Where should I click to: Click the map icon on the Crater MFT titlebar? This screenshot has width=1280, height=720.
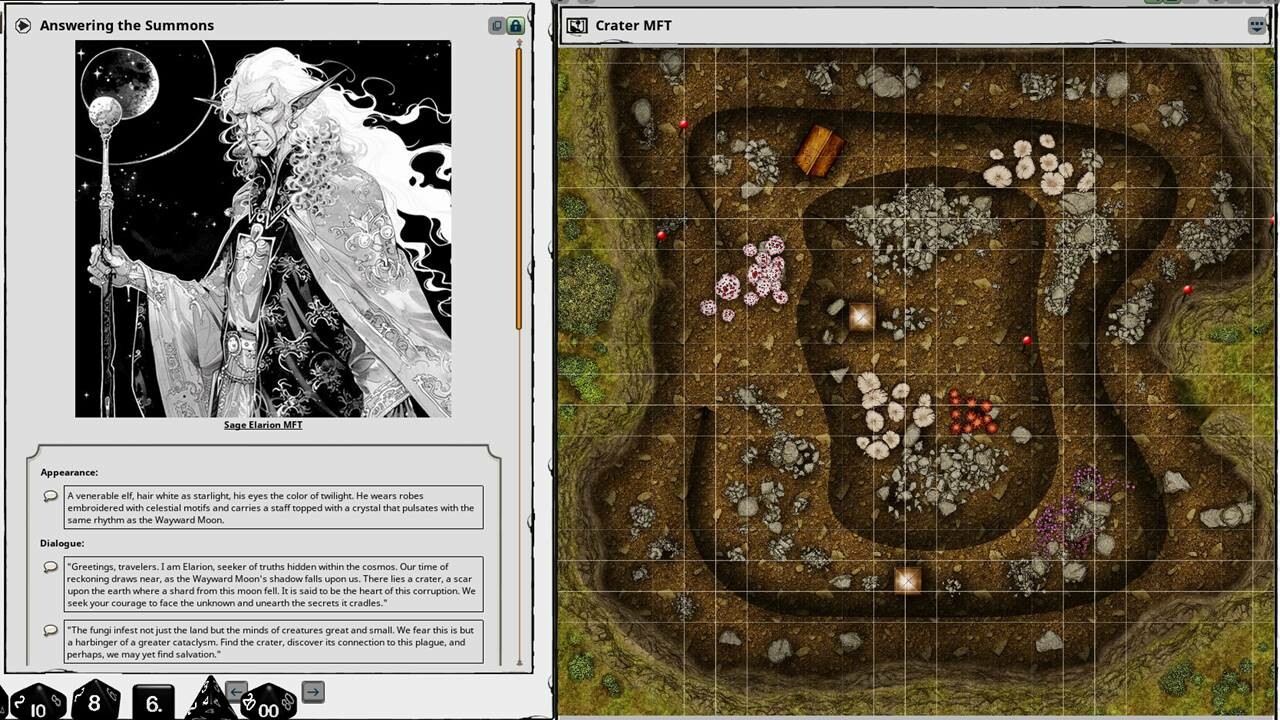pos(578,25)
